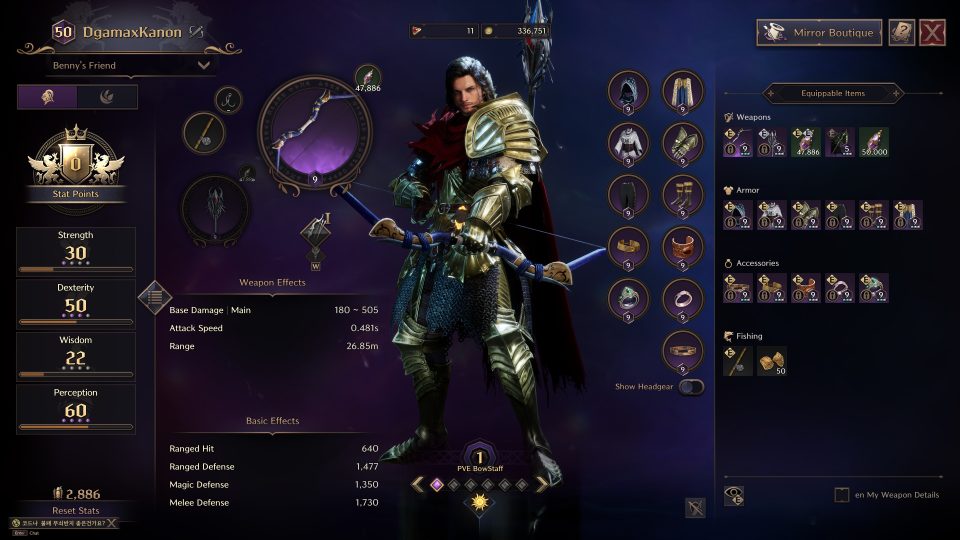Select the gauntlets equipment slot
The width and height of the screenshot is (960, 540).
click(683, 144)
